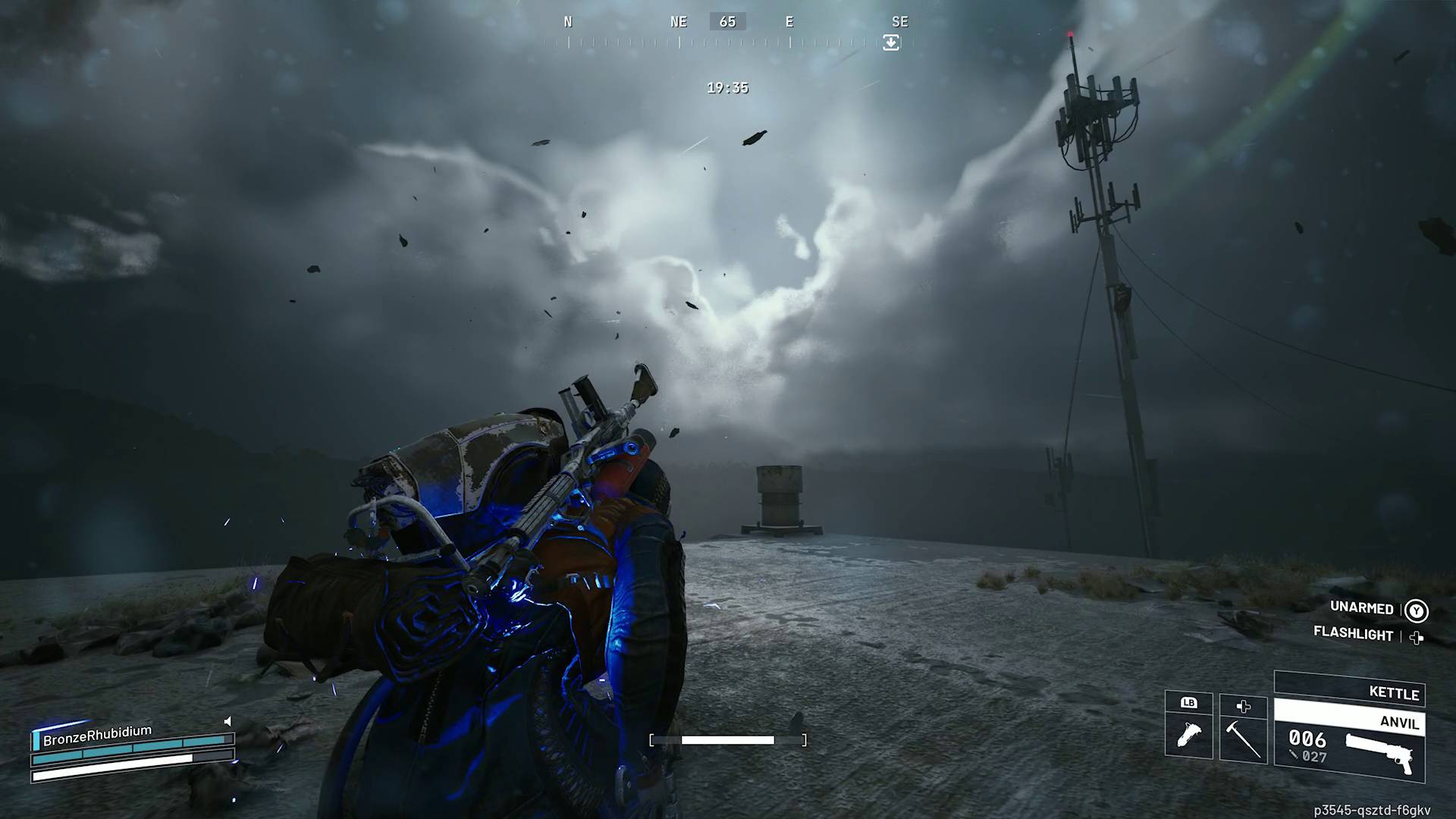This screenshot has width=1456, height=819.
Task: Select the NE heading on the compass bar
Action: [x=677, y=21]
